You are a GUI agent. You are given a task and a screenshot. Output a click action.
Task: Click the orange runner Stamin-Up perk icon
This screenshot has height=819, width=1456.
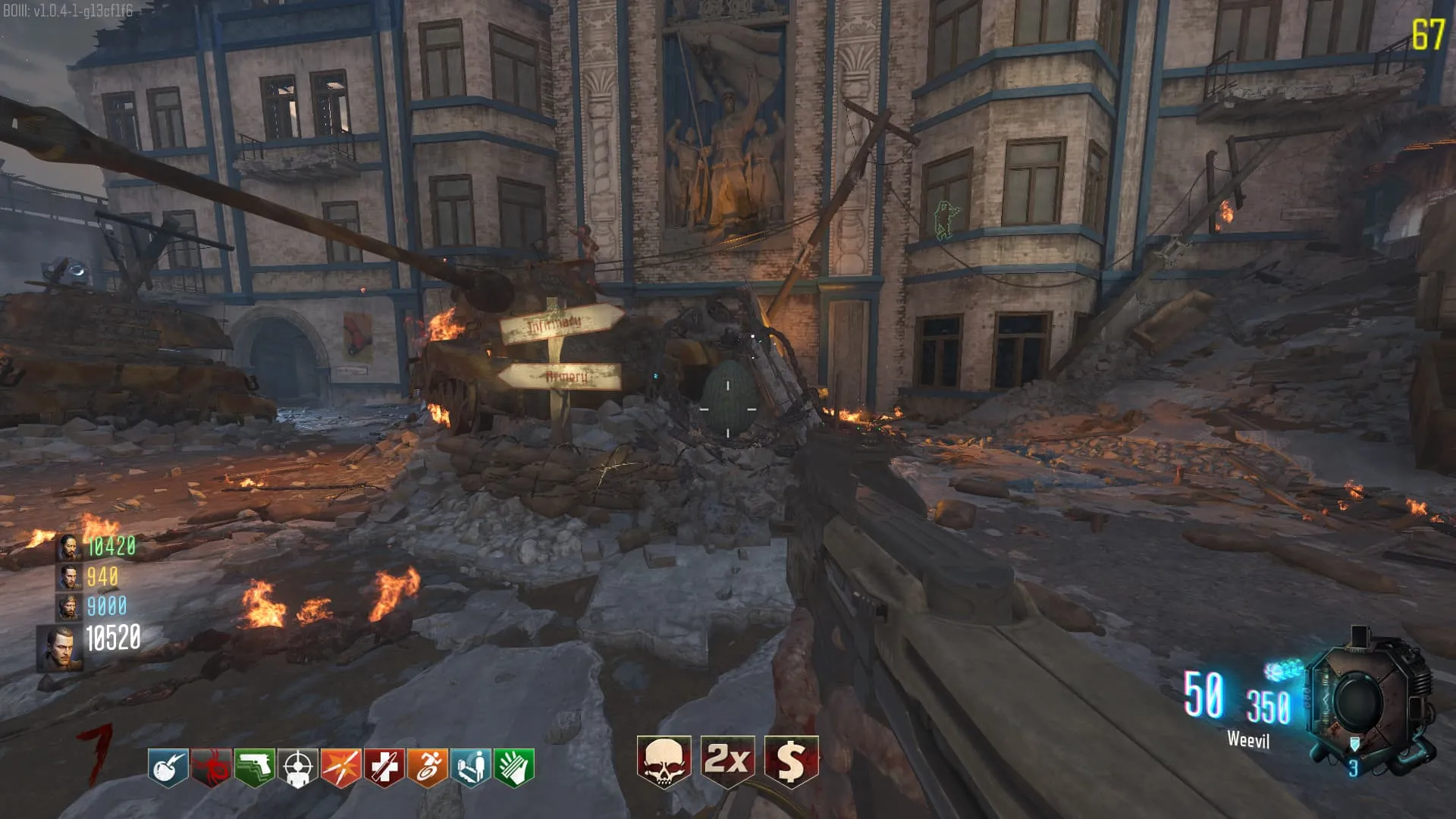tap(427, 767)
